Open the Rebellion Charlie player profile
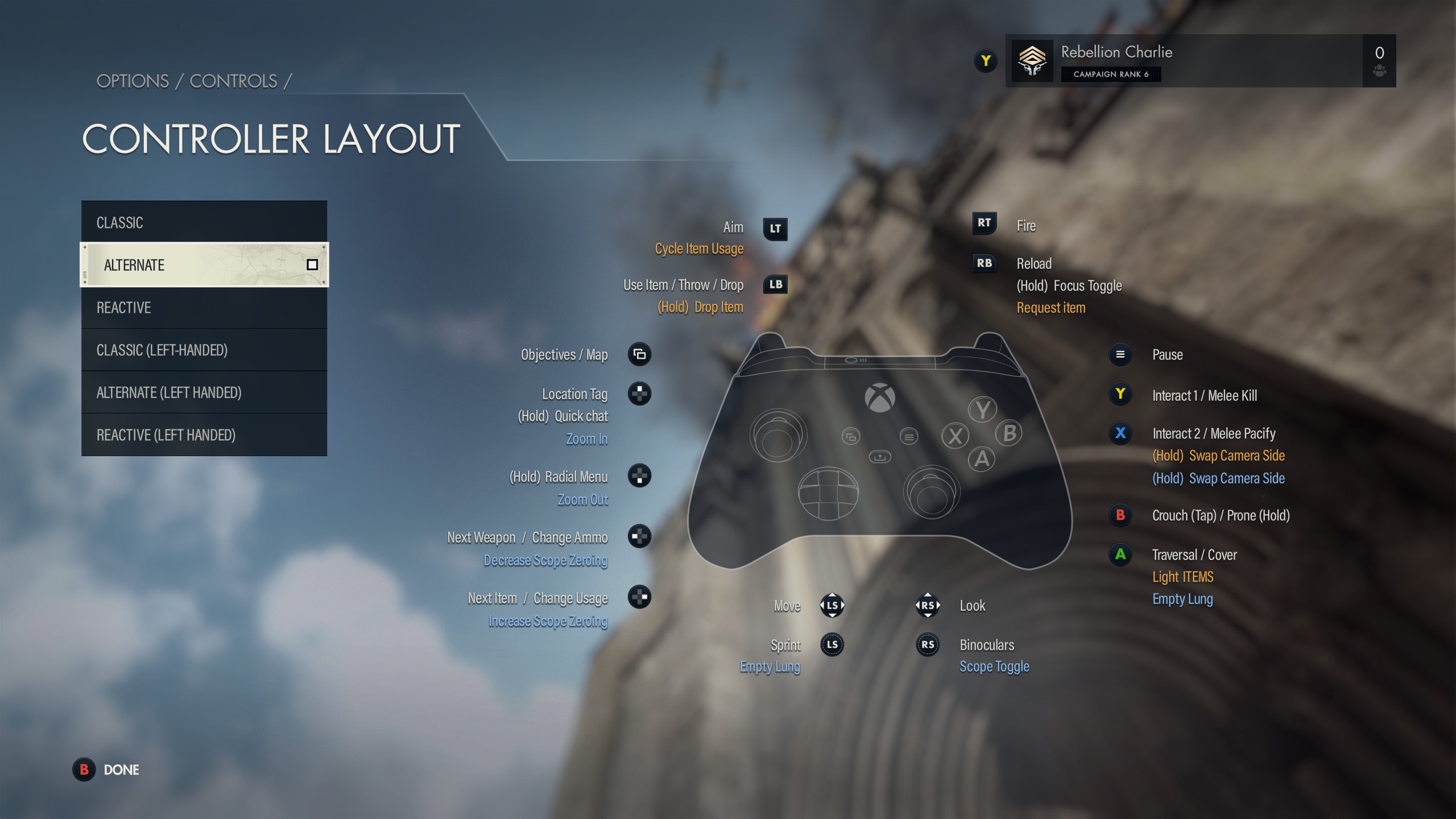This screenshot has height=819, width=1456. click(x=1183, y=61)
